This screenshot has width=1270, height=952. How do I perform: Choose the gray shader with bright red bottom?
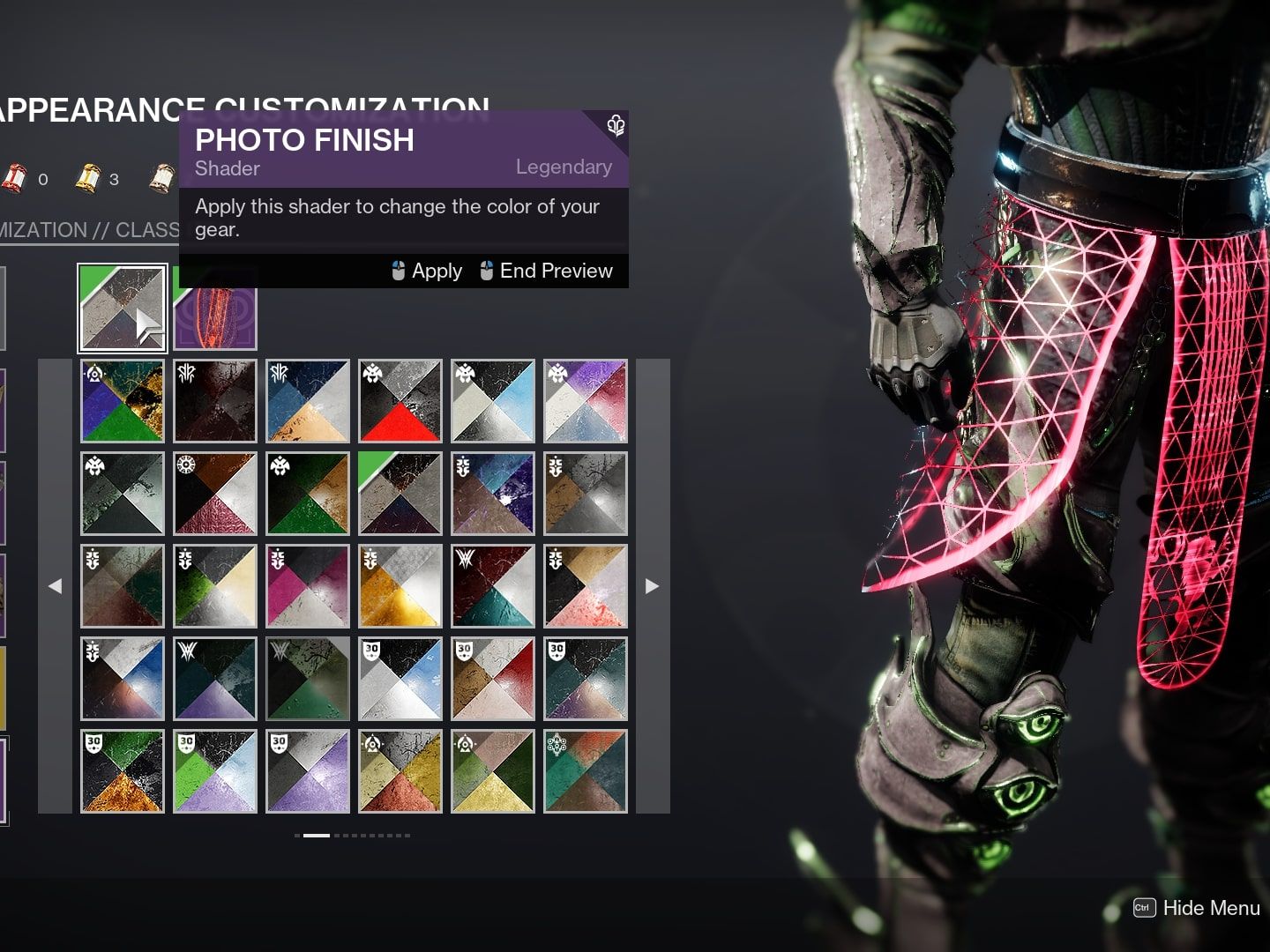point(400,401)
